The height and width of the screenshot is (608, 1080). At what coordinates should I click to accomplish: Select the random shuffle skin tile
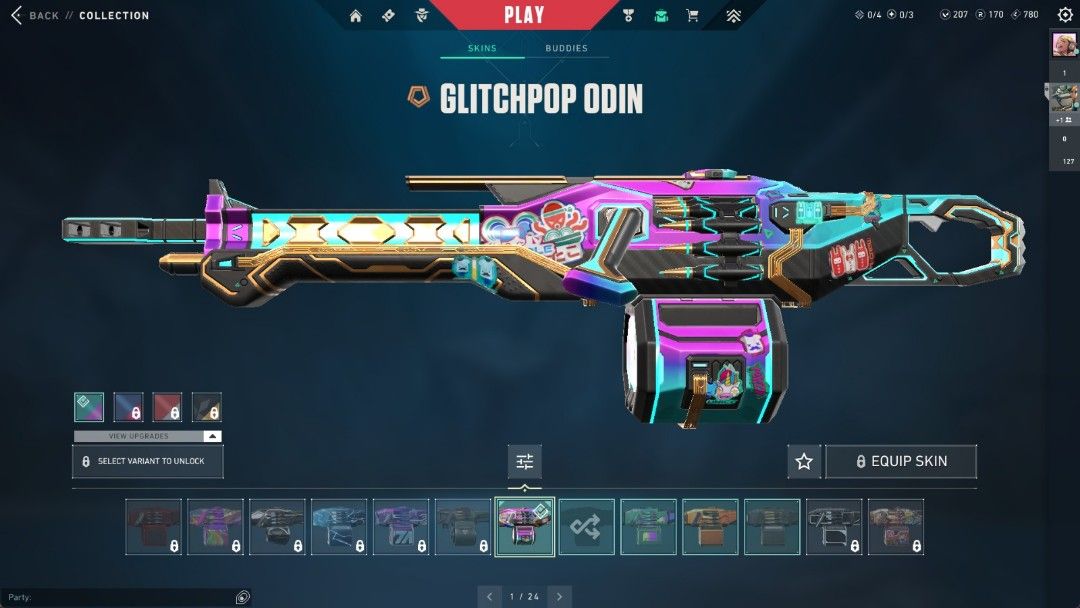(x=586, y=527)
